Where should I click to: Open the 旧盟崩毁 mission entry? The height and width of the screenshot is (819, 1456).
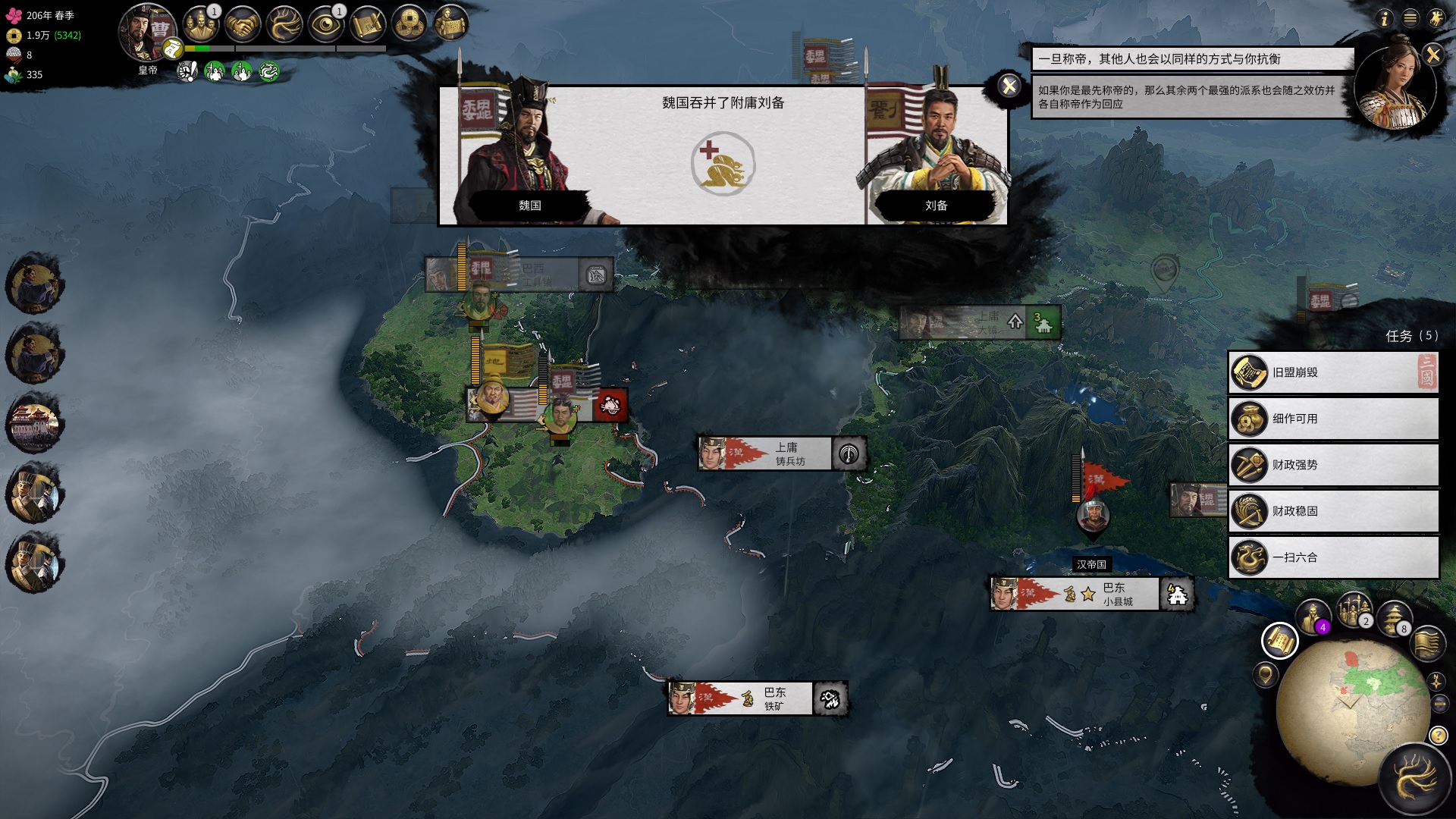coord(1332,372)
